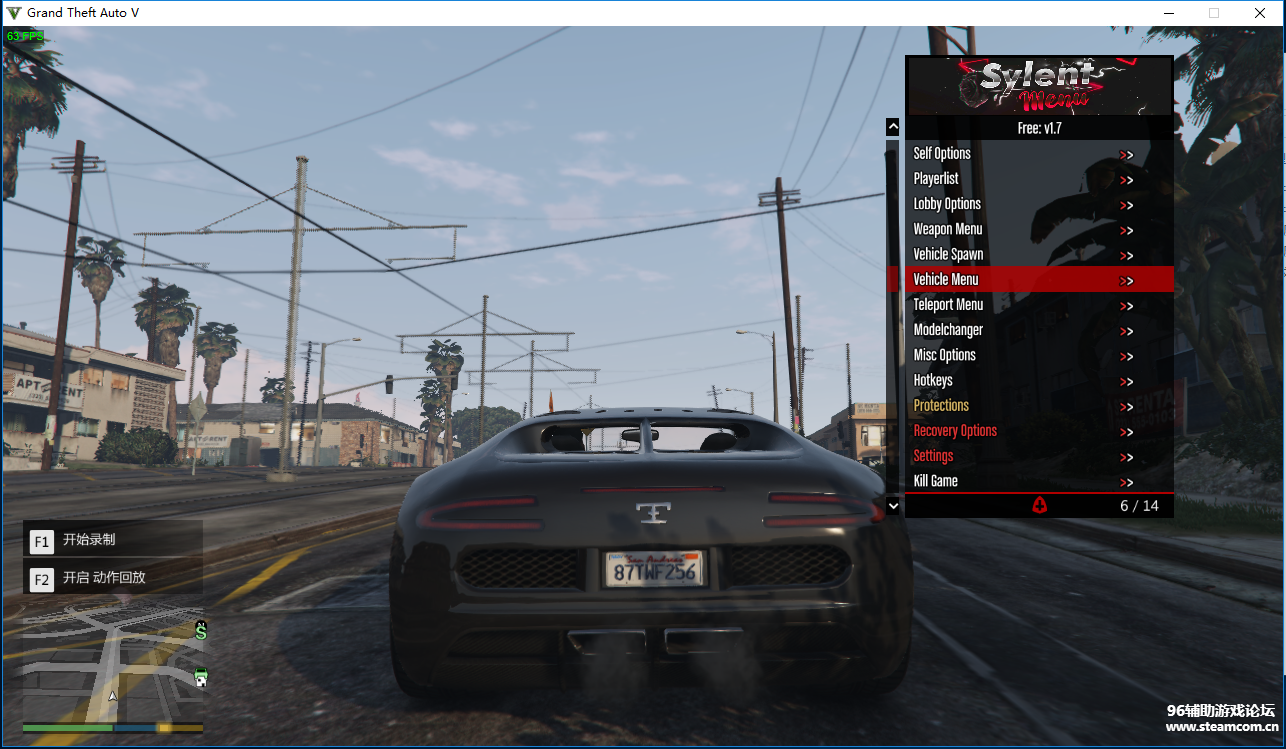Image resolution: width=1286 pixels, height=749 pixels.
Task: Select the highlighted Vehicle Menu entry
Action: point(946,279)
